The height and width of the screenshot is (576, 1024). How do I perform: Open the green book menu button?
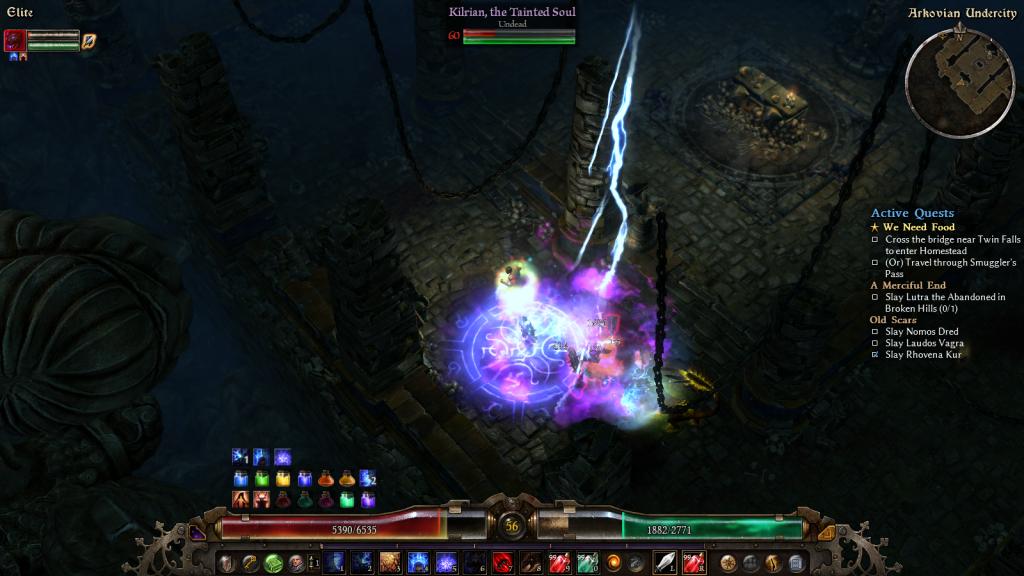pos(272,562)
